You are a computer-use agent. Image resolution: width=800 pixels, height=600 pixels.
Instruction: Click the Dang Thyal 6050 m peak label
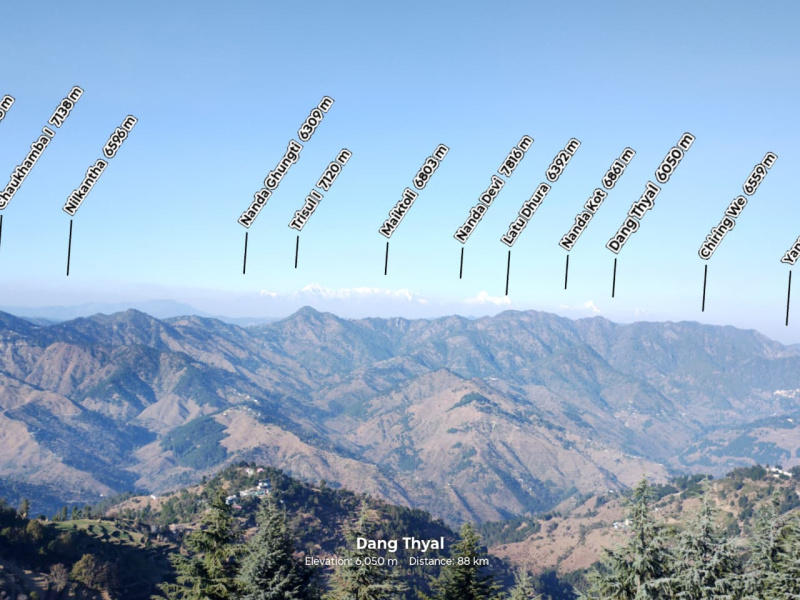pyautogui.click(x=651, y=192)
